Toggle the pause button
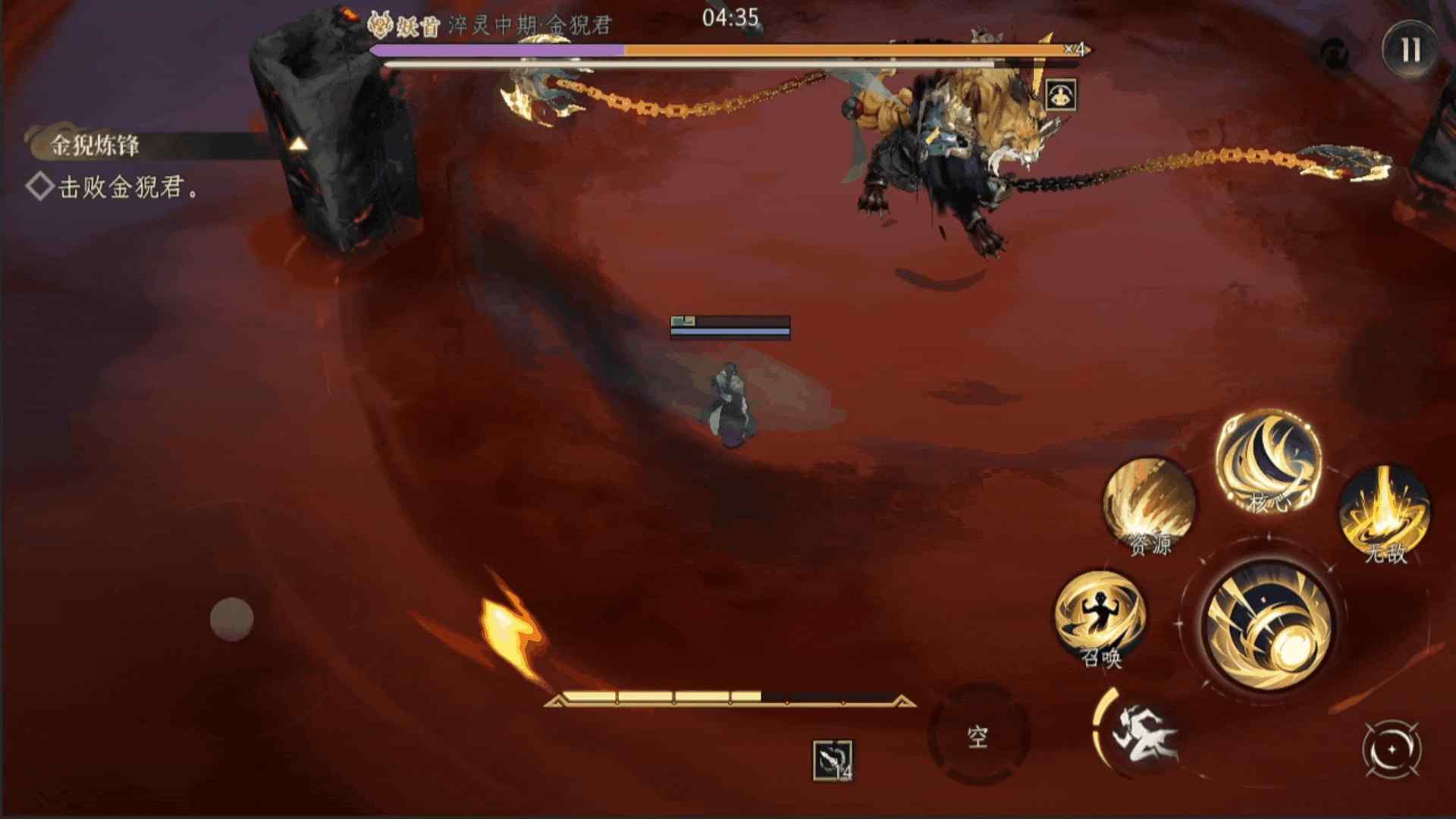 tap(1411, 50)
